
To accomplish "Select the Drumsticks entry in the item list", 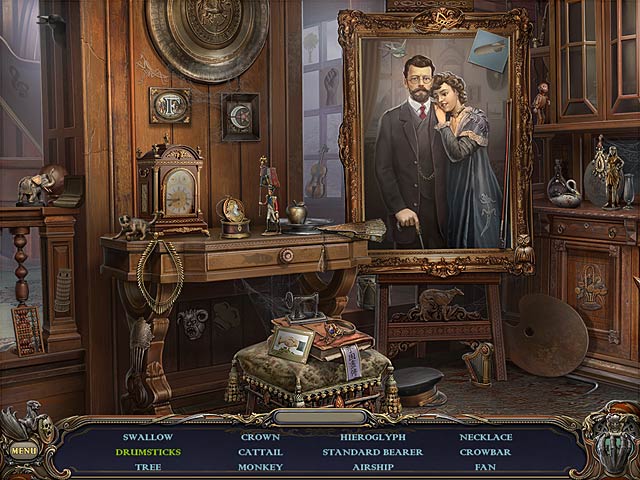I will pyautogui.click(x=148, y=452).
